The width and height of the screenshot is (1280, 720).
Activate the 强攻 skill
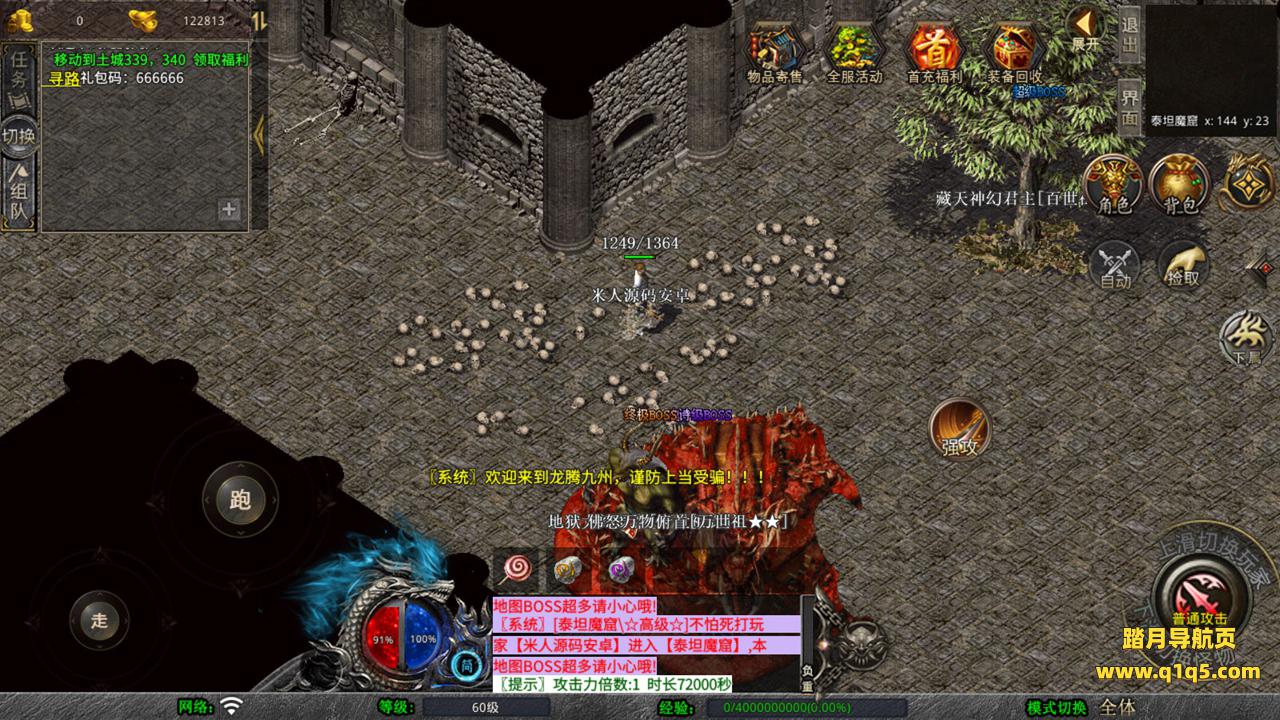pos(960,429)
